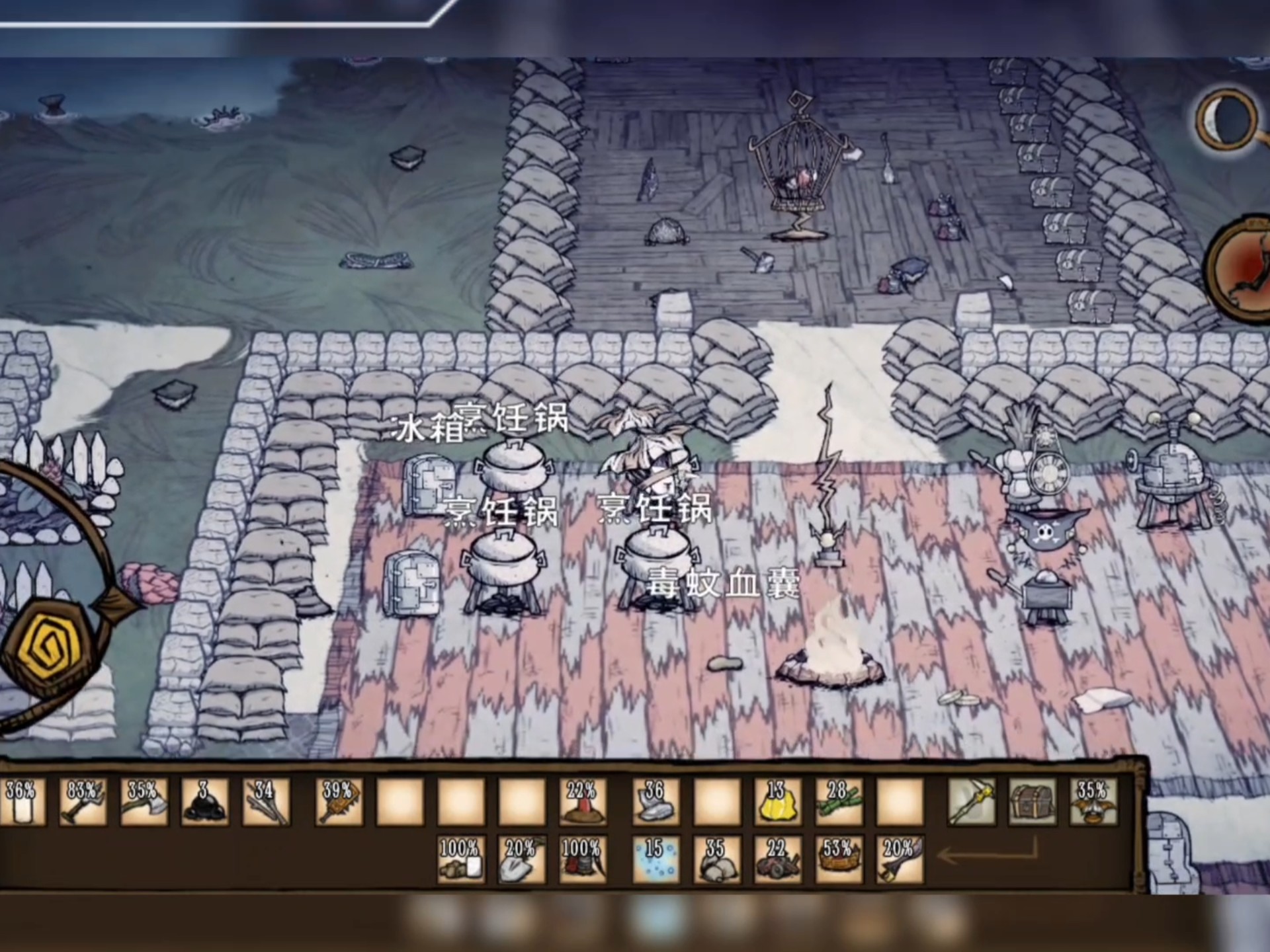Select the bird trap at 53%
The height and width of the screenshot is (952, 1270).
(839, 859)
